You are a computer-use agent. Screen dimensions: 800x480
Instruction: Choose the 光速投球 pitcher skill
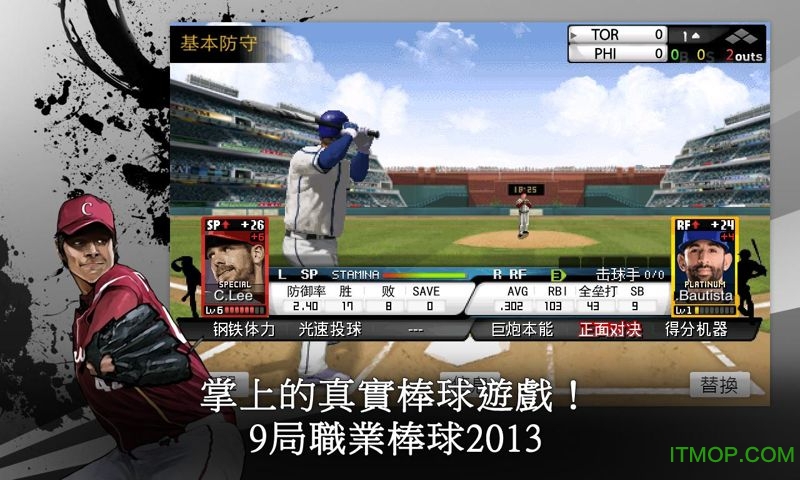pyautogui.click(x=330, y=329)
